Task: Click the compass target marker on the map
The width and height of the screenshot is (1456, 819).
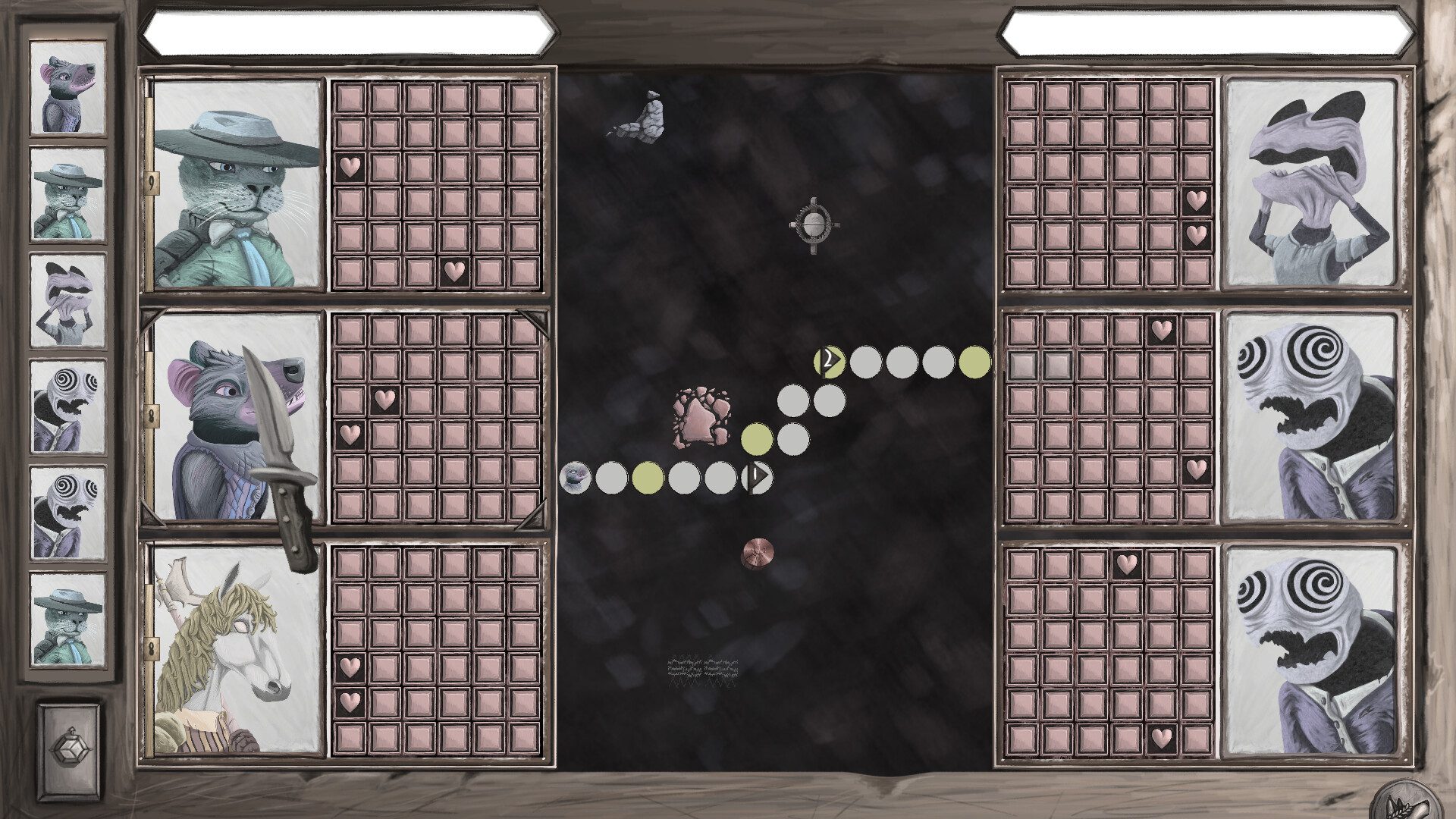Action: (x=814, y=223)
